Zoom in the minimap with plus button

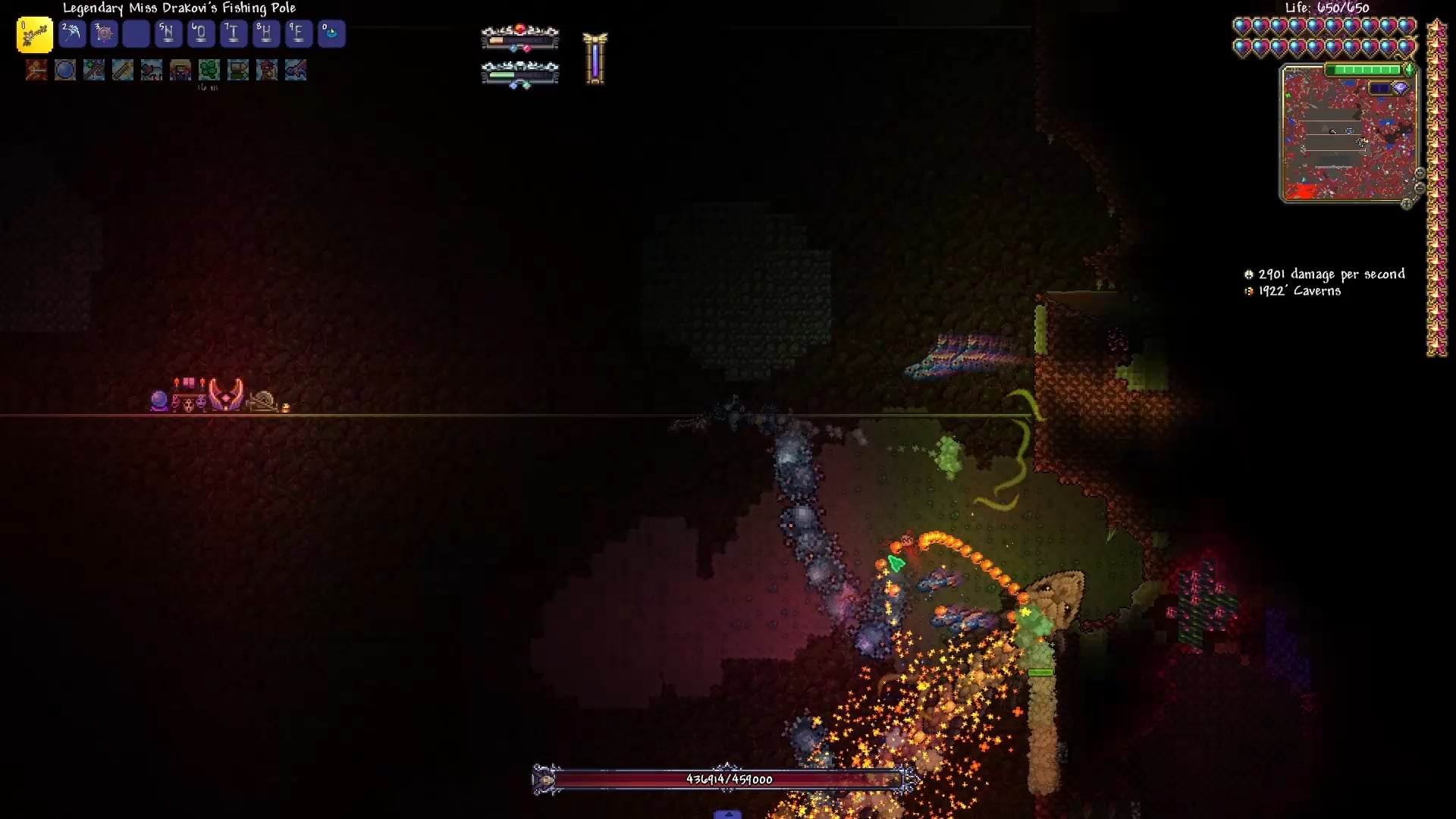click(1420, 174)
